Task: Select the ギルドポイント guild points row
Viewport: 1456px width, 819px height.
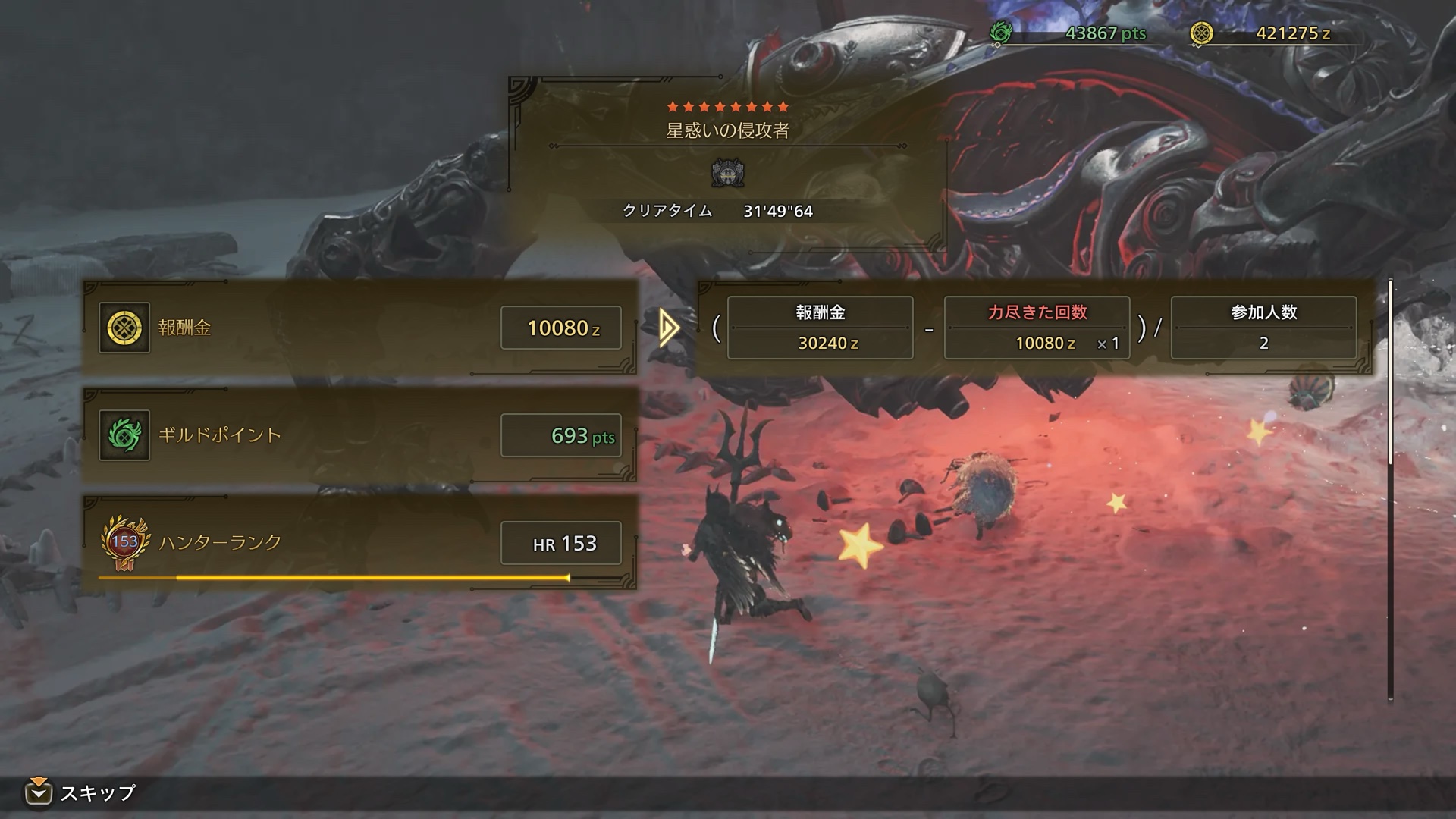Action: pos(359,435)
